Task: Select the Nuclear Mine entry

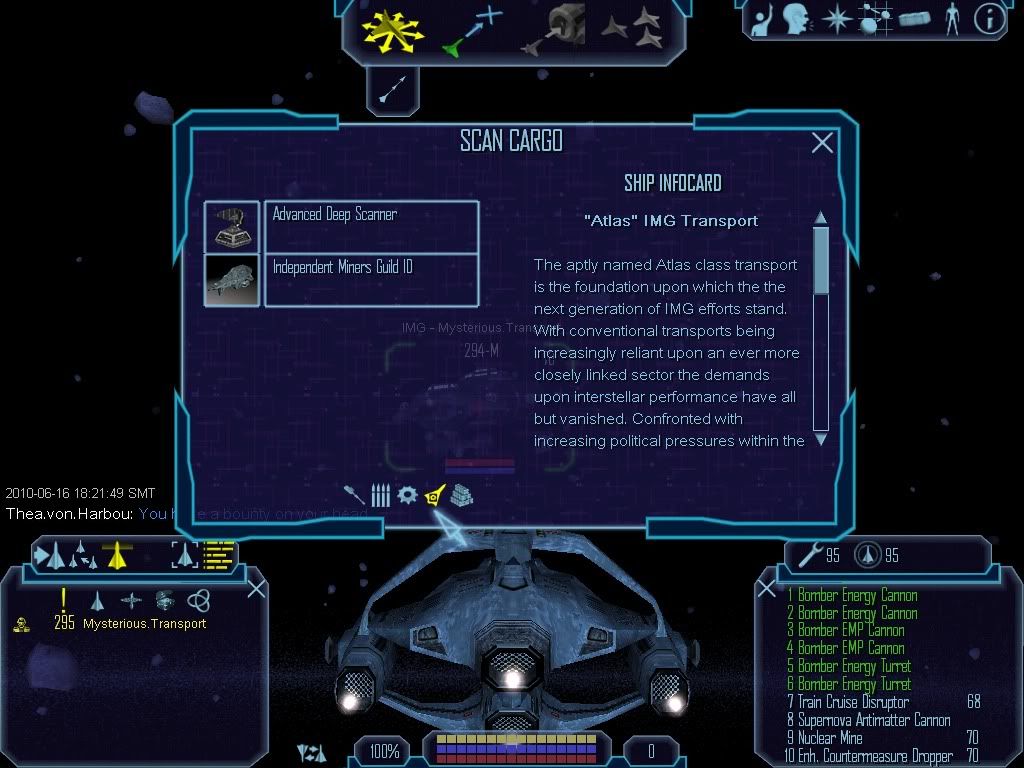Action: tap(830, 738)
